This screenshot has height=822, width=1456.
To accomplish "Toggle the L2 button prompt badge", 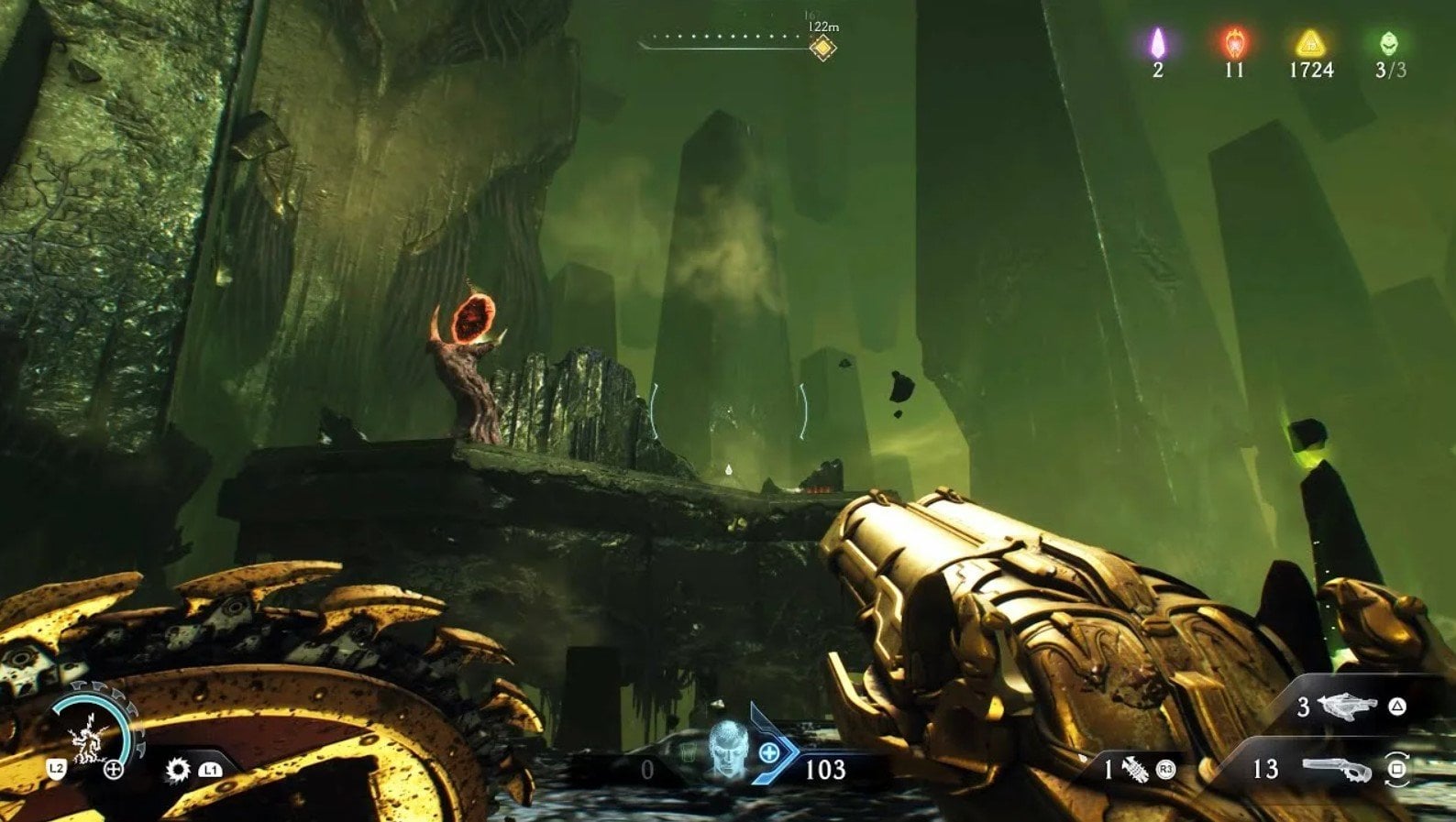I will [56, 770].
